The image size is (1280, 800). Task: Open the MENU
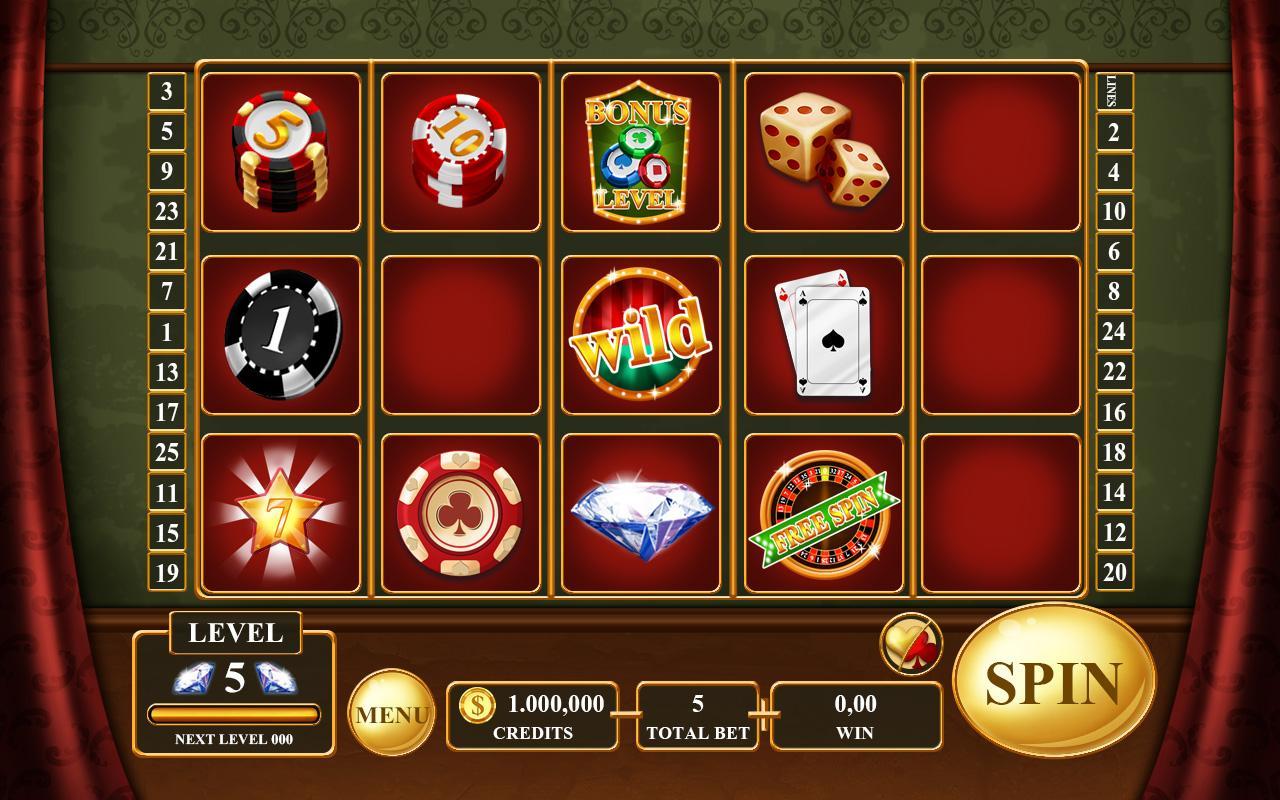tap(392, 712)
